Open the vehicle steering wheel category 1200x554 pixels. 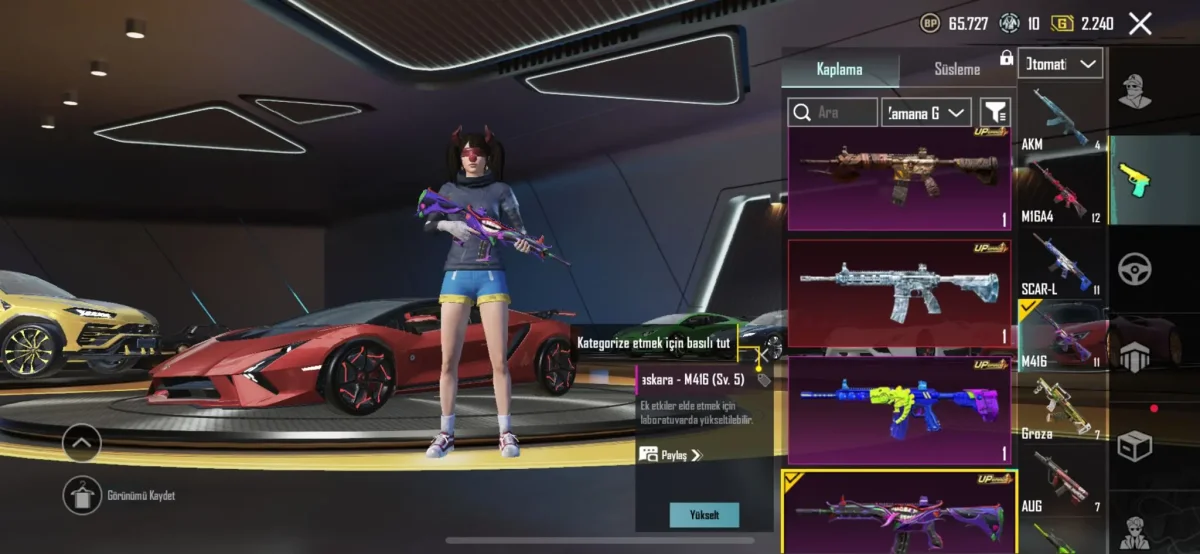[1135, 268]
